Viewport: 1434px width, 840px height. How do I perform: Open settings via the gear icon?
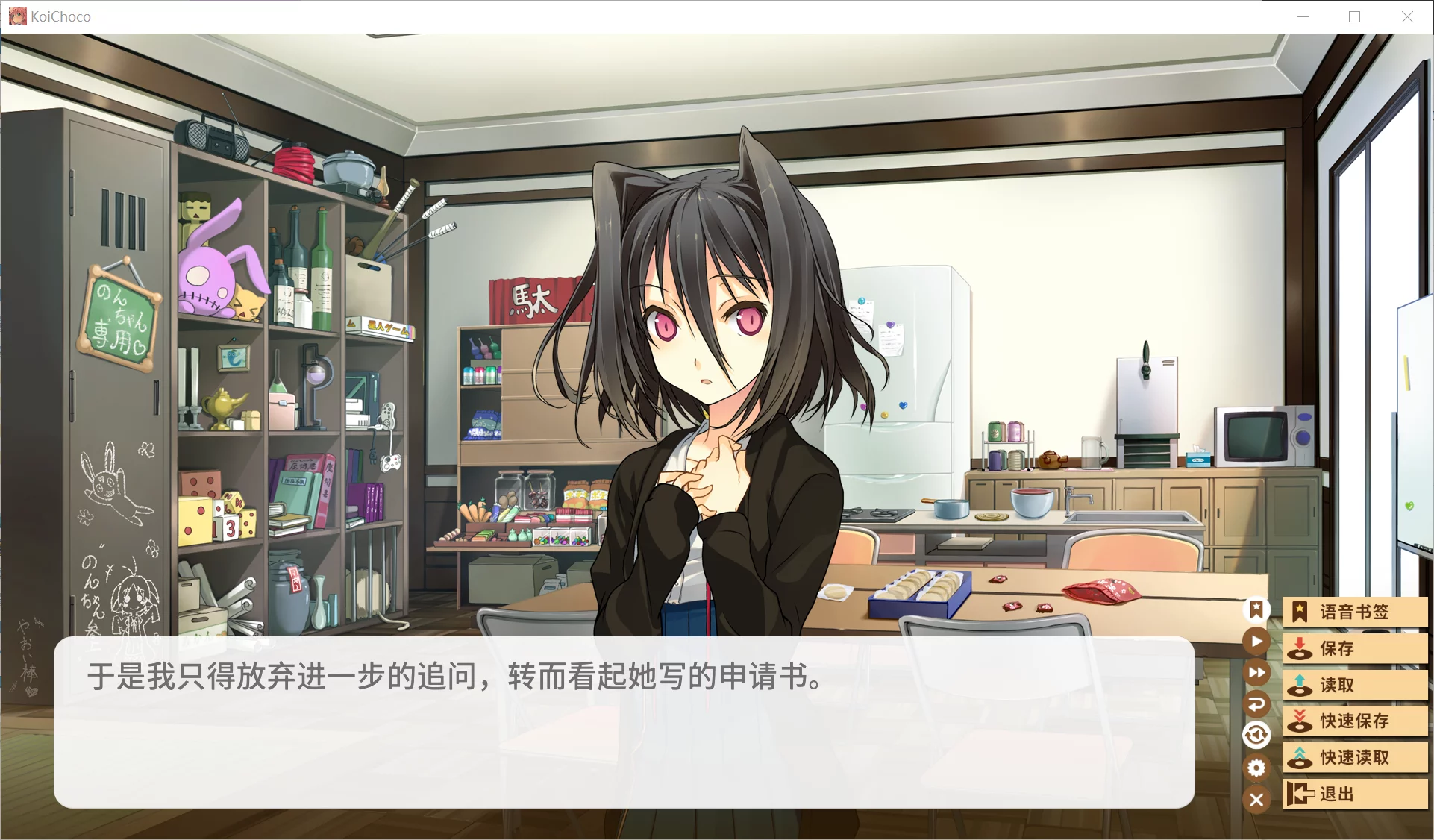1256,768
